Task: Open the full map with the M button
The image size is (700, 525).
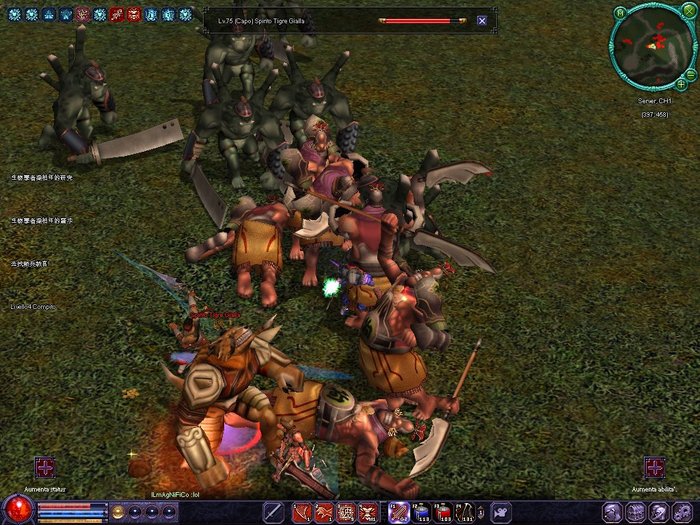Action: tap(620, 12)
